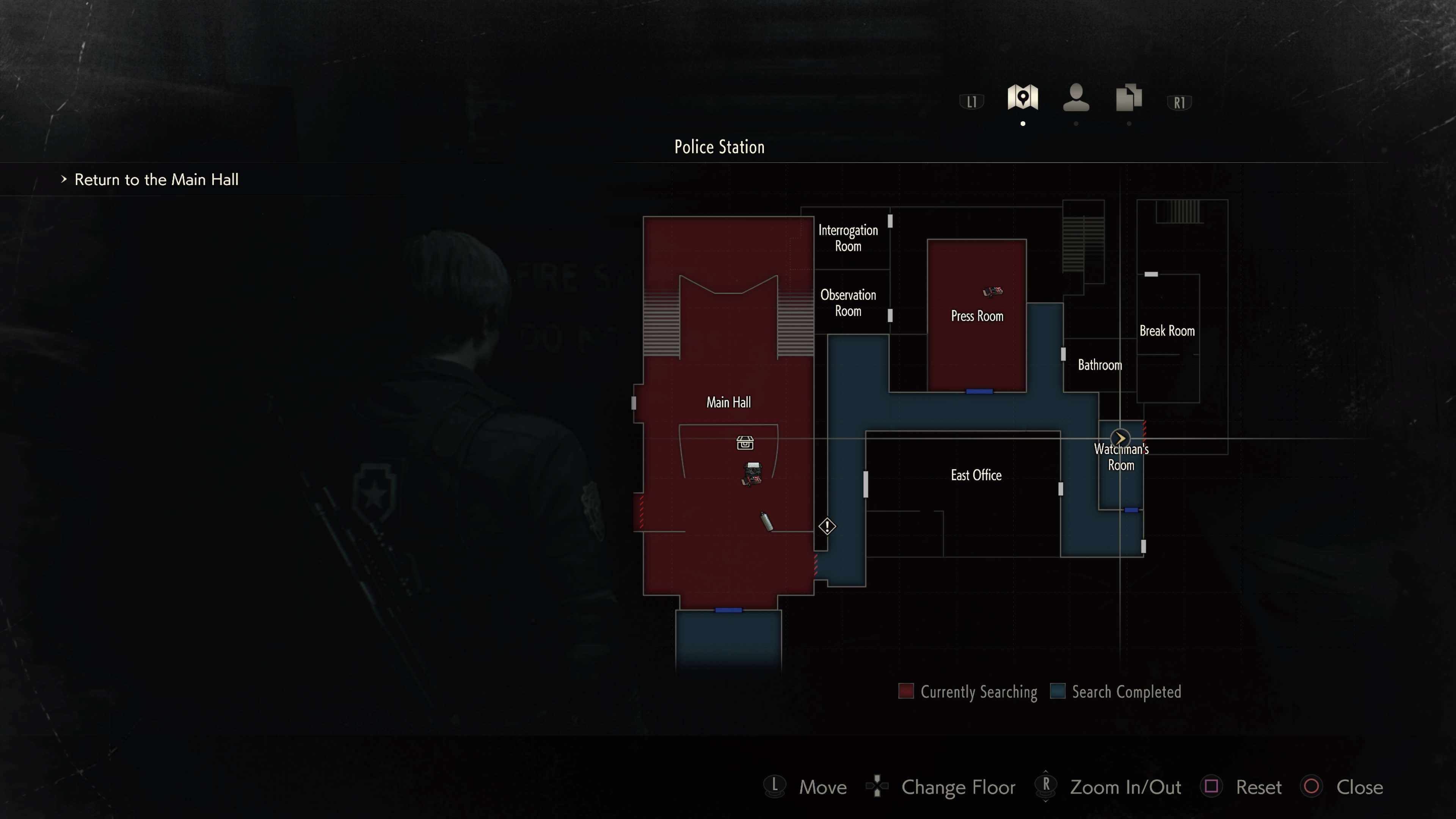Select the Press Room on the map
Image resolution: width=1456 pixels, height=819 pixels.
[x=977, y=316]
